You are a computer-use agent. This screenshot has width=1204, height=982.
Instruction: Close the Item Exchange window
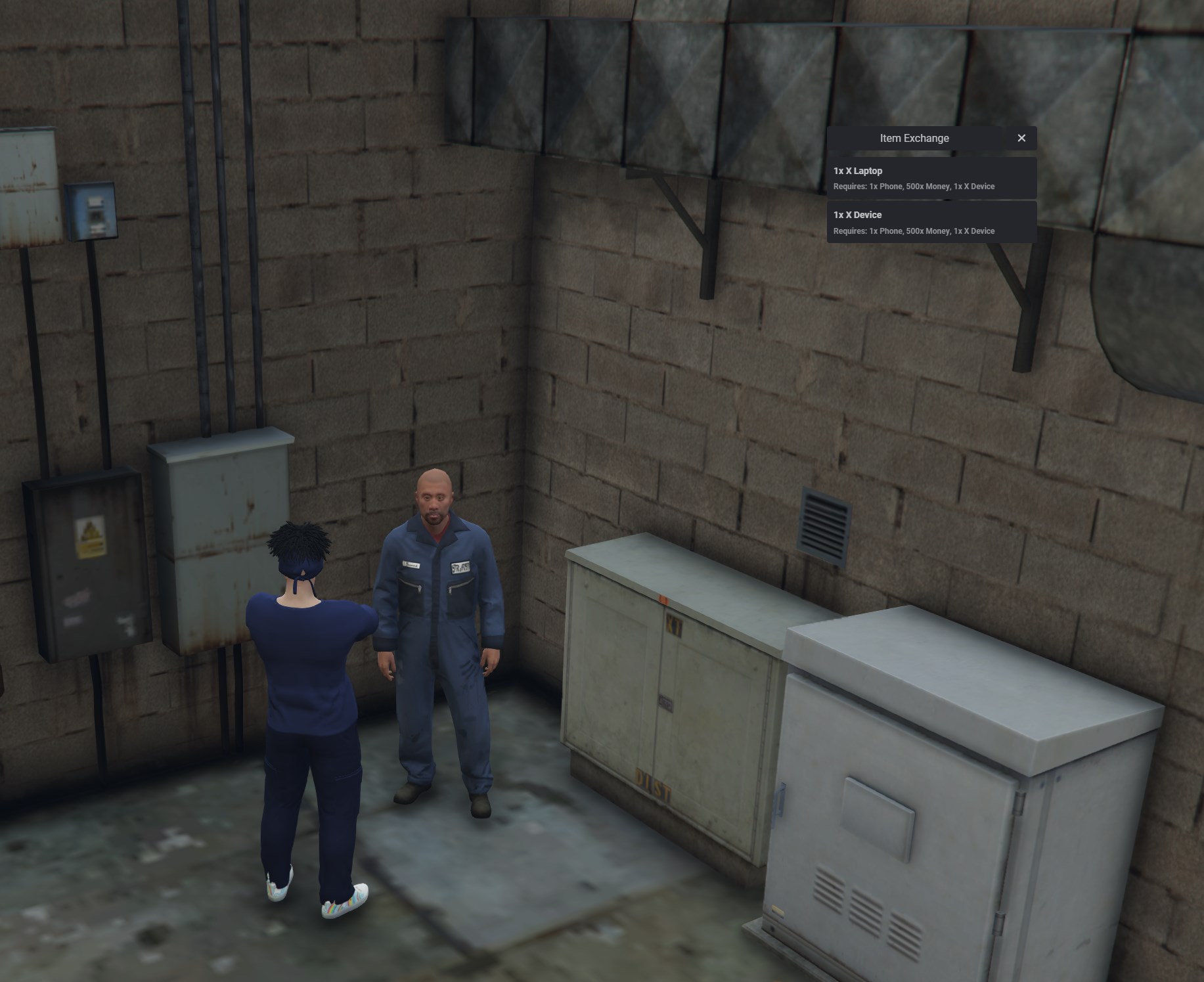1022,138
